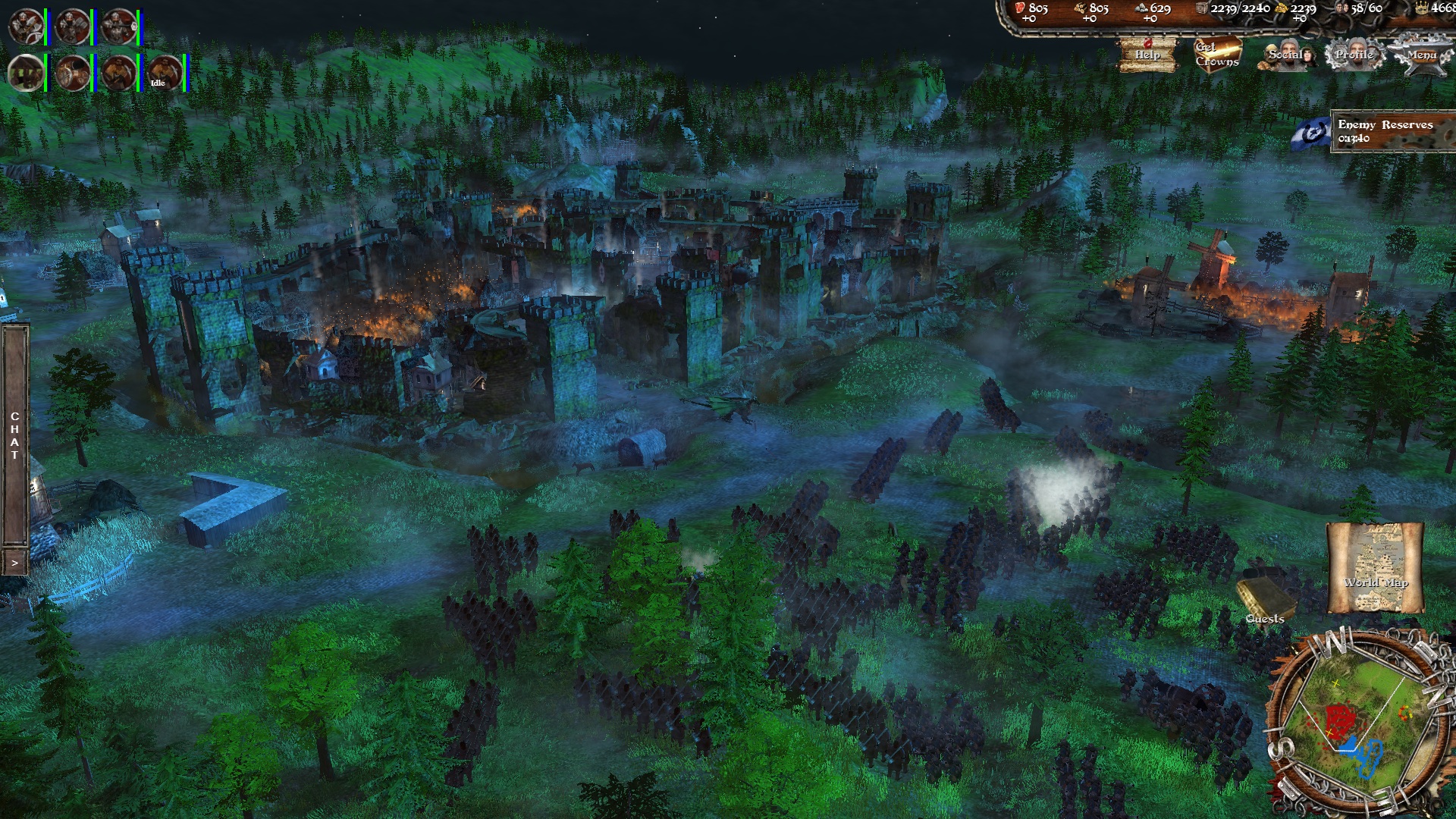Select the wooden siege tower portrait
The image size is (1456, 819).
click(x=26, y=74)
